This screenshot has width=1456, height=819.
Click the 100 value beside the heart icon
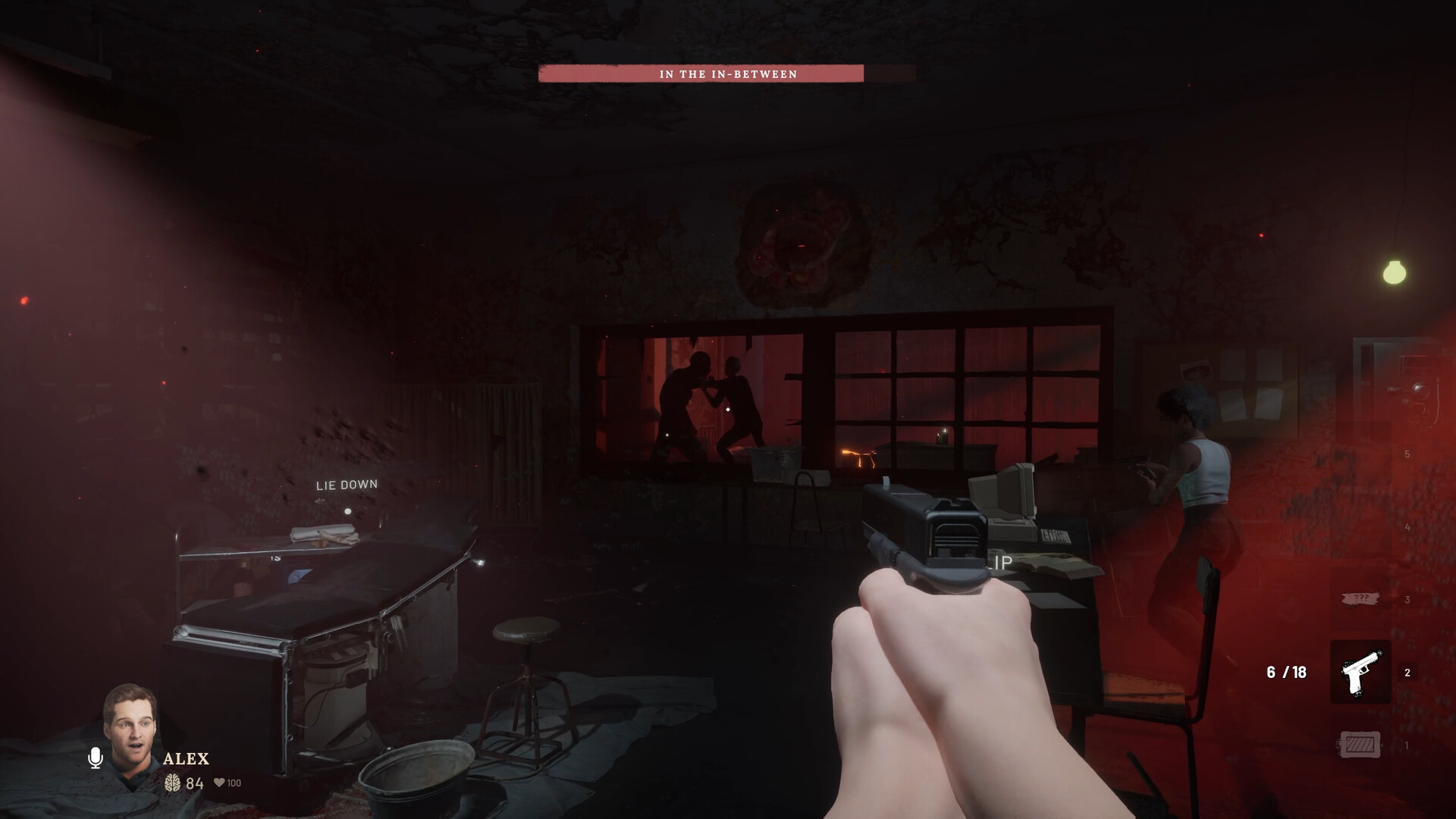pos(234,783)
